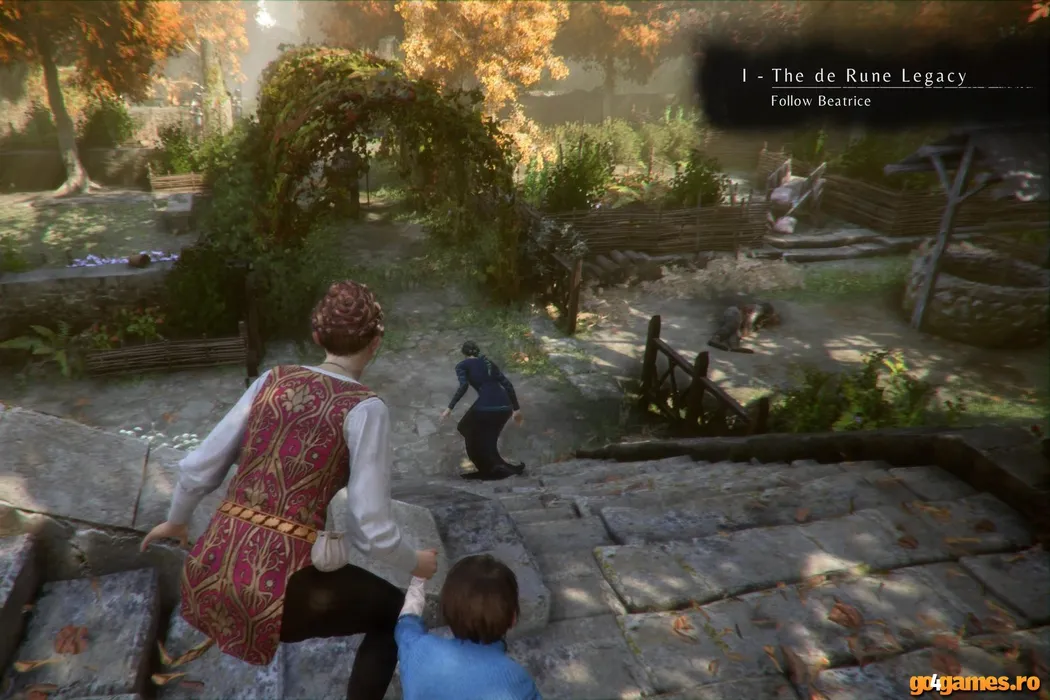
Task: Select the 'Follow Beatrice' objective text
Action: click(820, 101)
